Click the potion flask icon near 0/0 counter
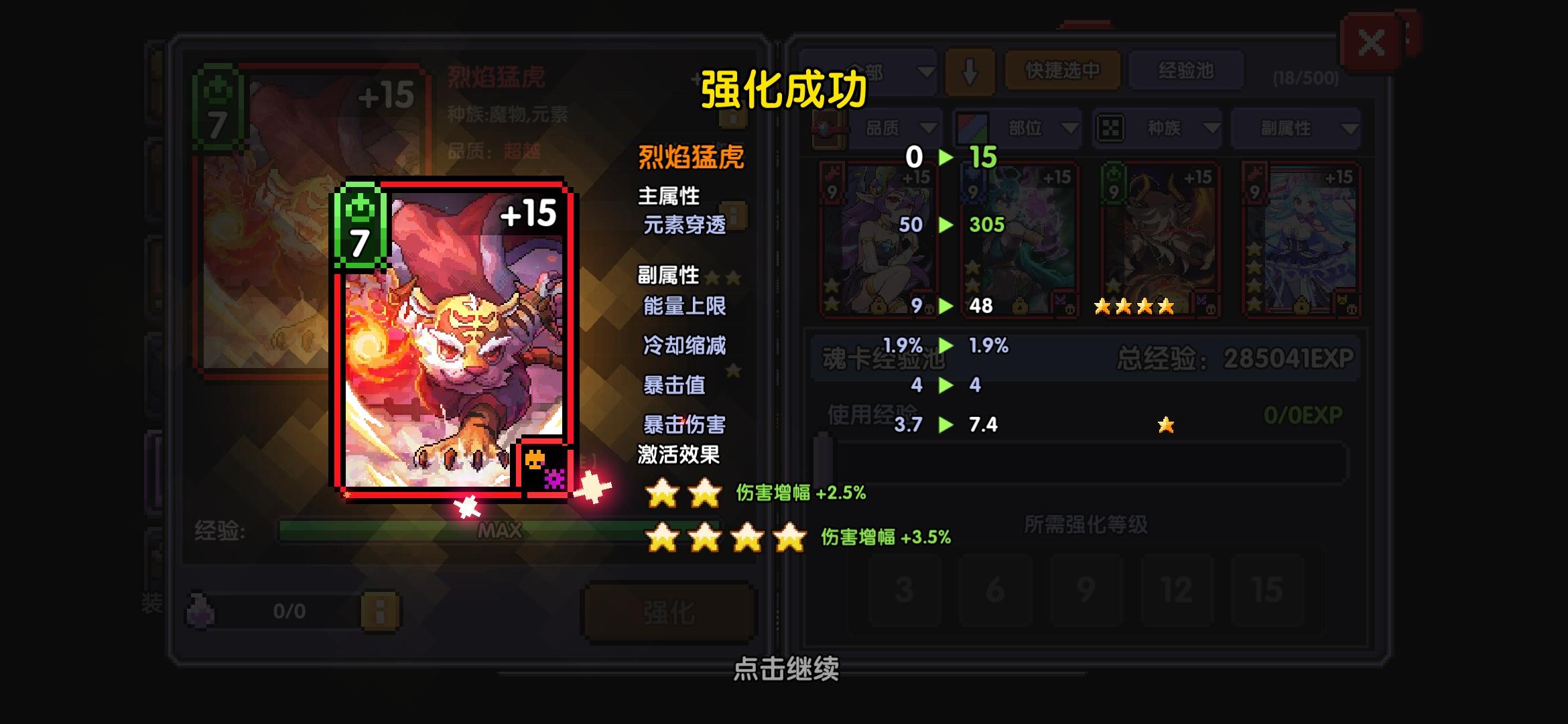1568x724 pixels. coord(201,611)
